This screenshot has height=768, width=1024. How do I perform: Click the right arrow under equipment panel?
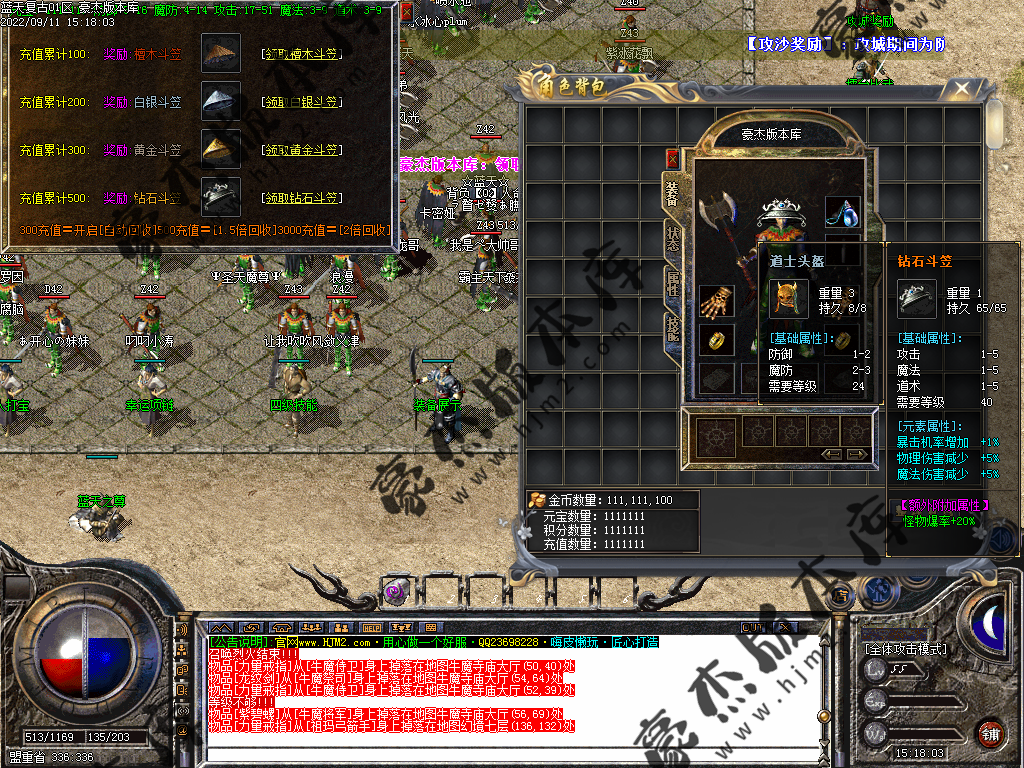pyautogui.click(x=859, y=454)
